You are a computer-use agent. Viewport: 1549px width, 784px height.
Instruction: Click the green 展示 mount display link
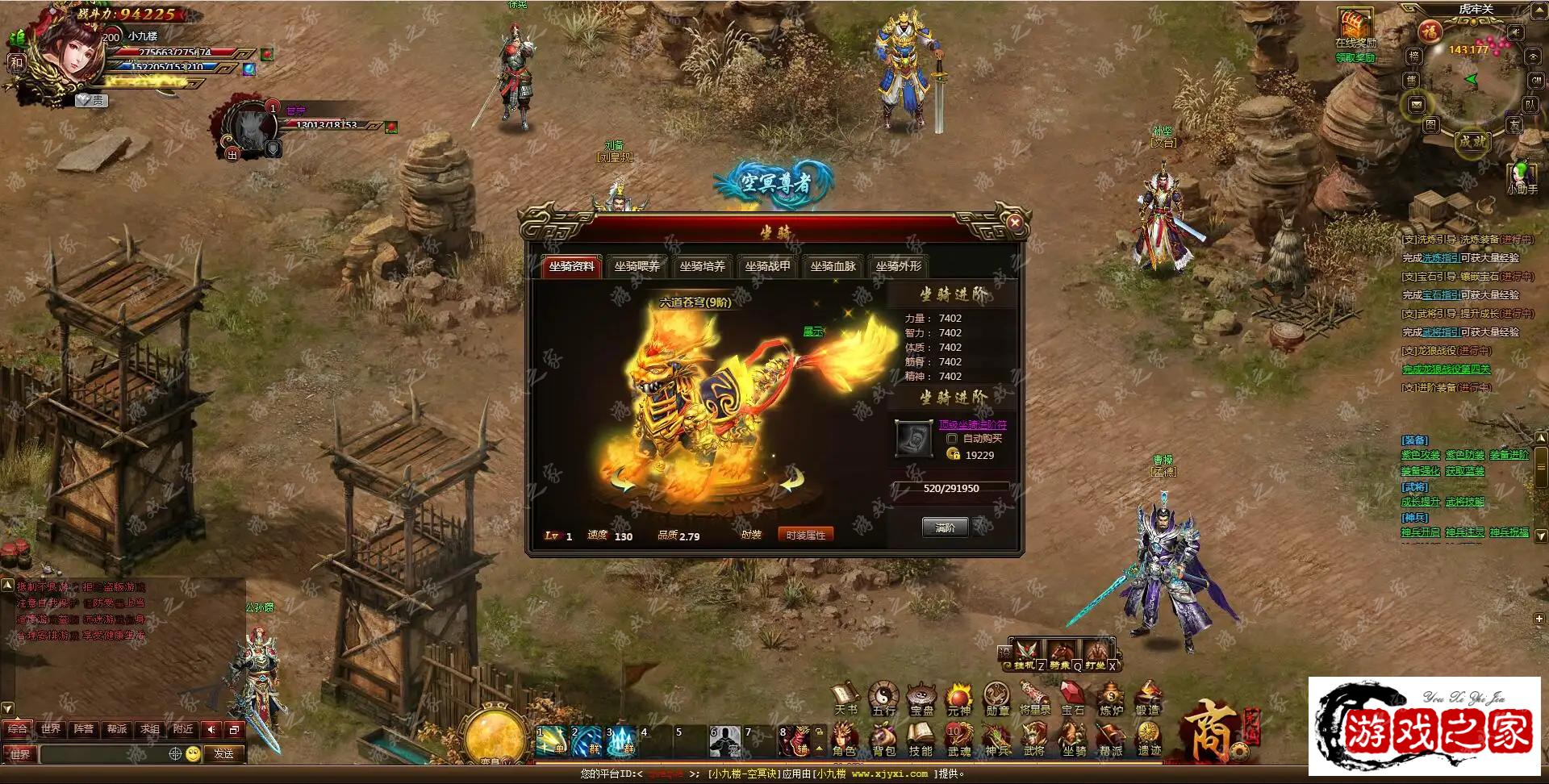[813, 332]
